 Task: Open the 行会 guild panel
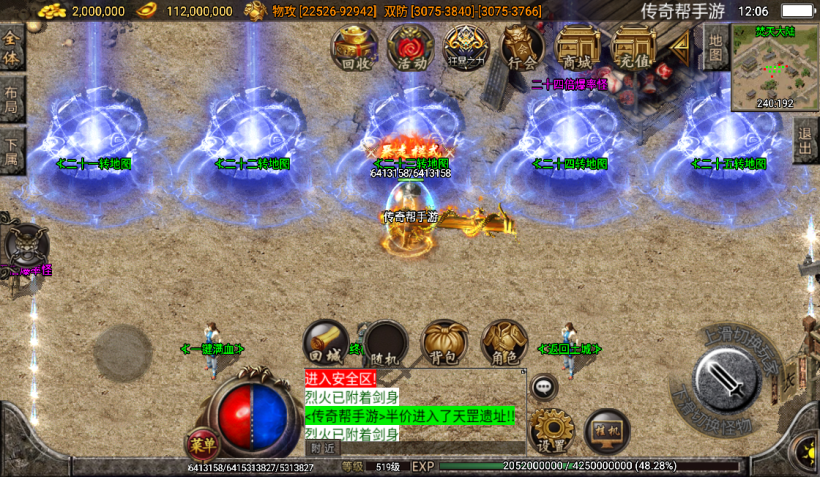coord(521,47)
